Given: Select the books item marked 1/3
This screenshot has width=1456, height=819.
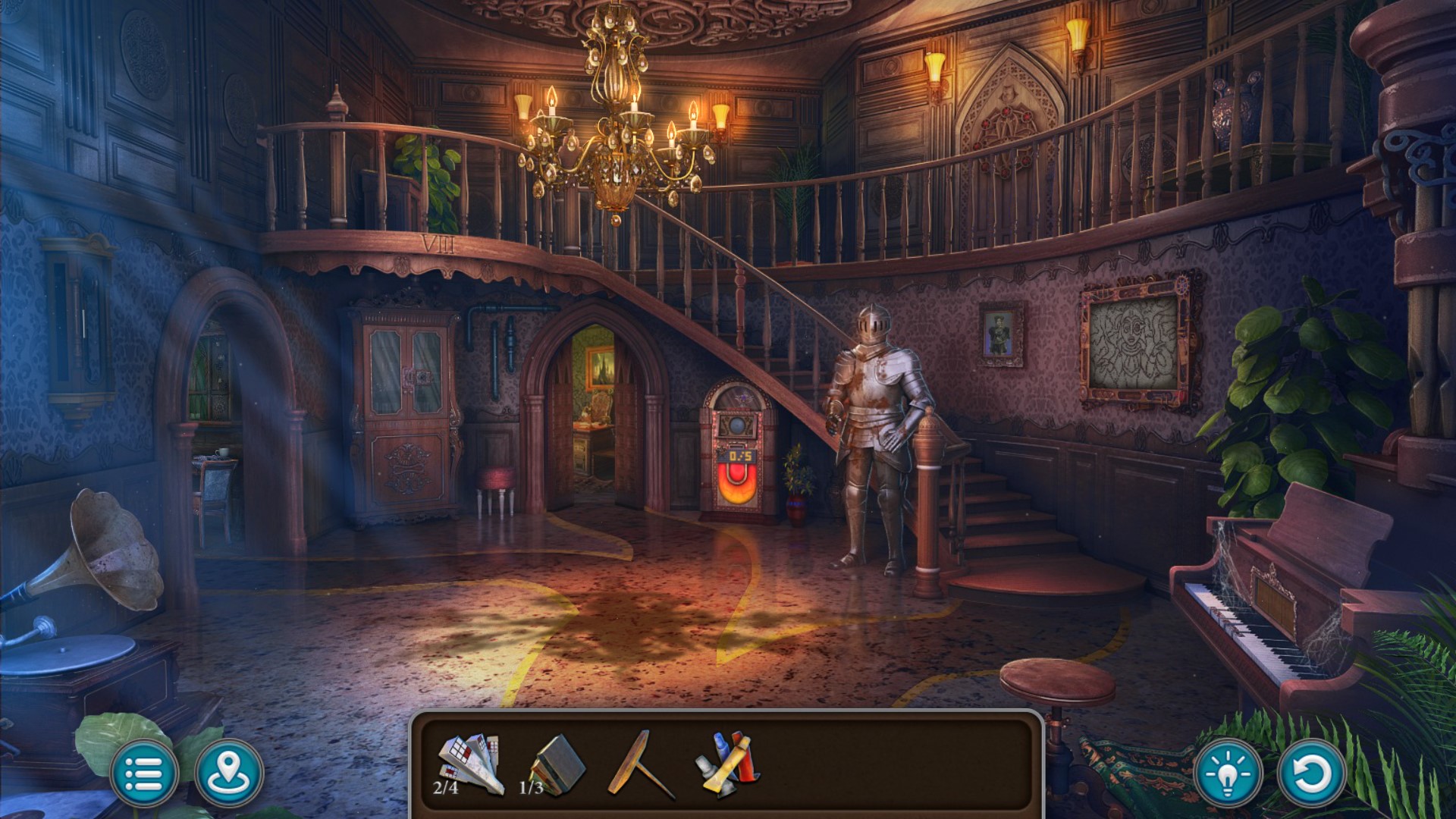Looking at the screenshot, I should pyautogui.click(x=558, y=764).
